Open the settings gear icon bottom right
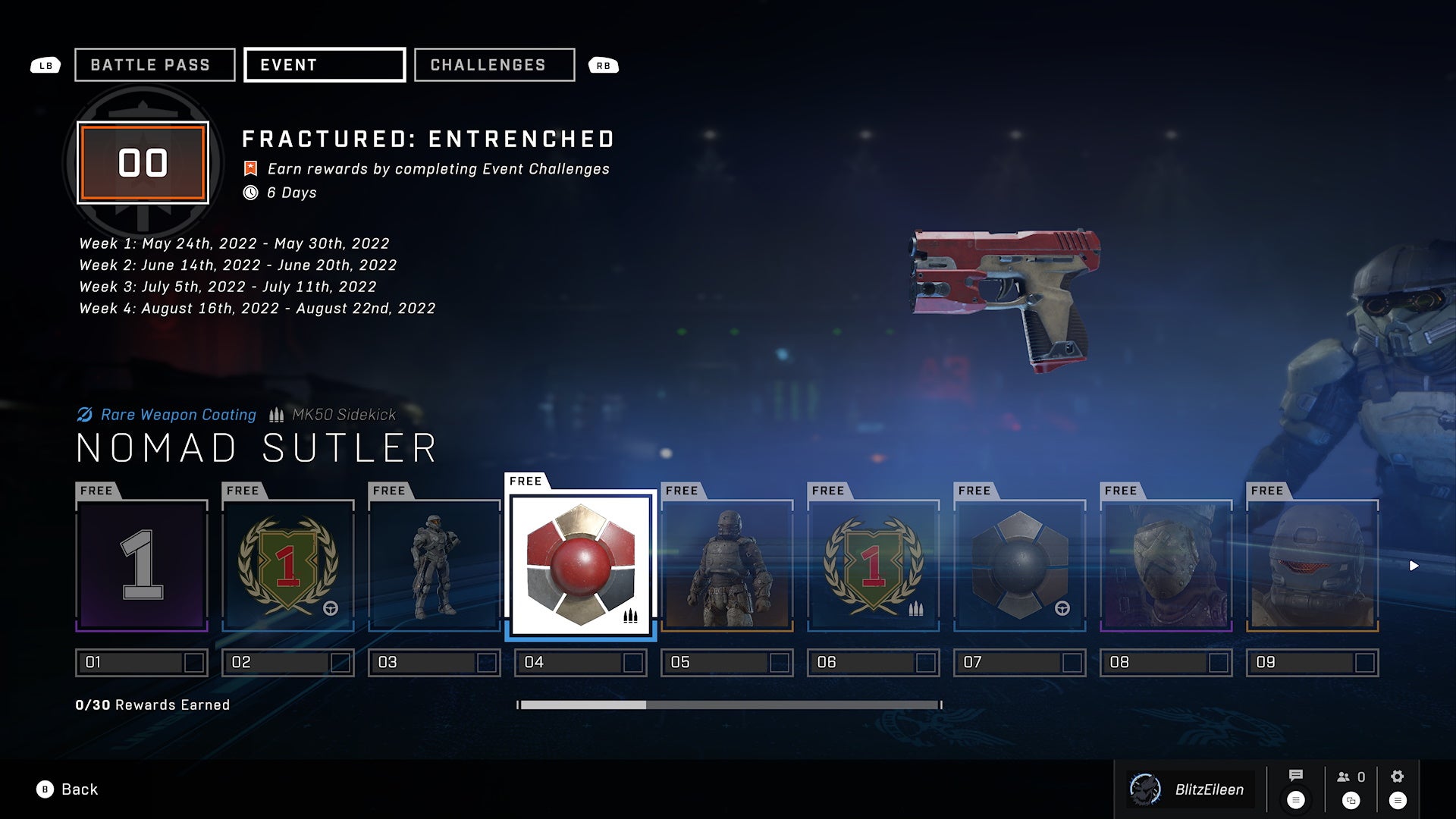 1396,776
